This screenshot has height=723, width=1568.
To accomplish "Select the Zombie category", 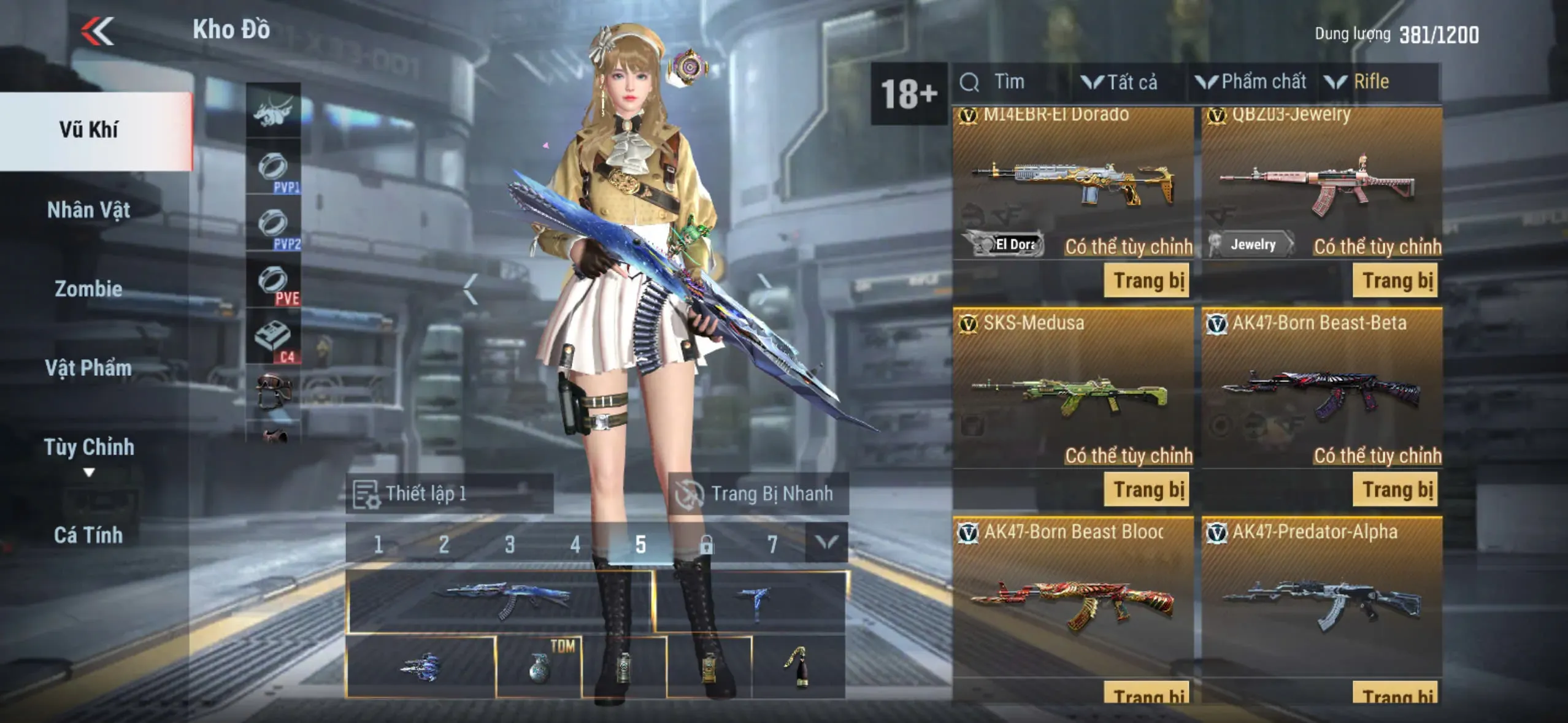I will [x=88, y=289].
